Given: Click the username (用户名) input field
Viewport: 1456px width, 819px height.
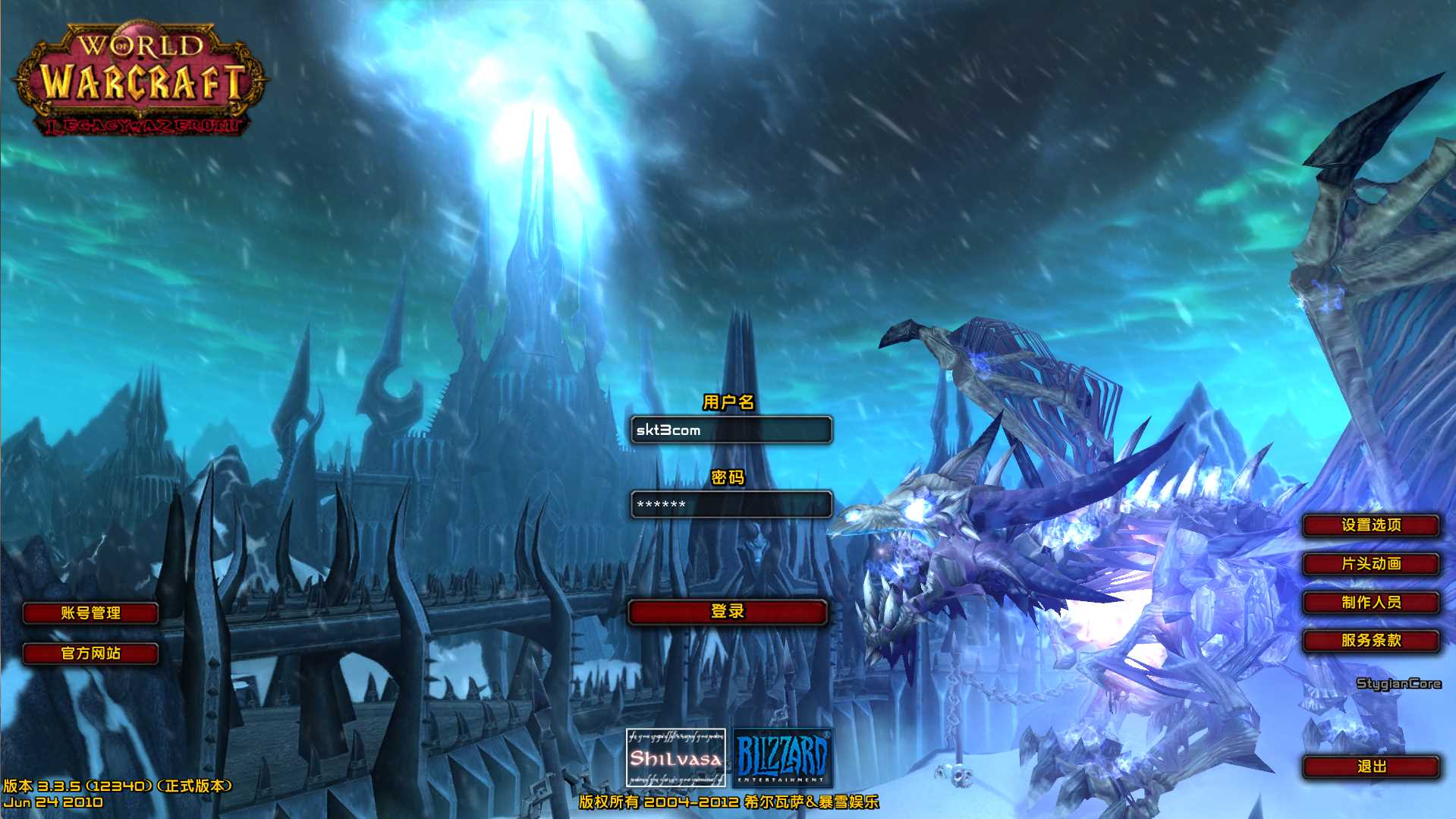Looking at the screenshot, I should coord(731,430).
